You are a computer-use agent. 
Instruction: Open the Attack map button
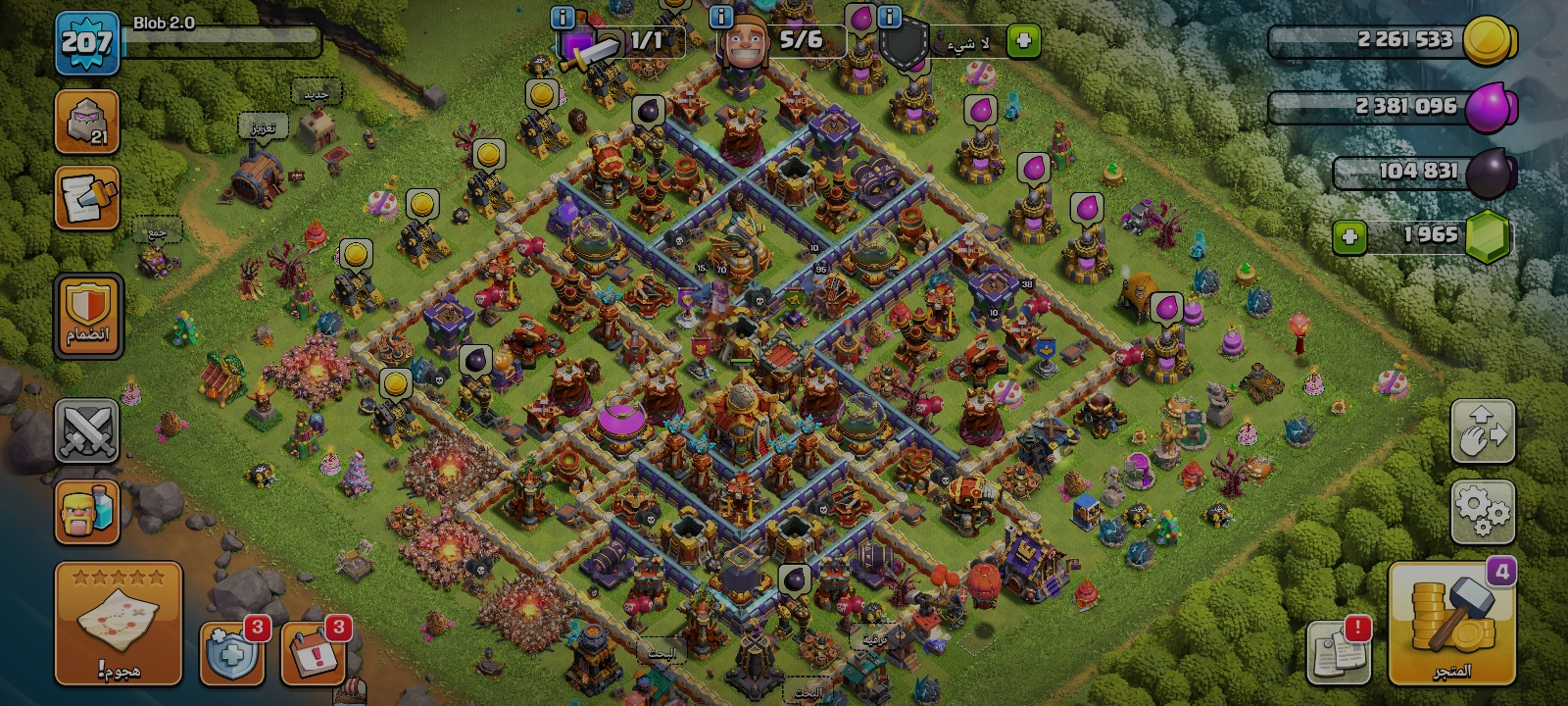pos(118,623)
